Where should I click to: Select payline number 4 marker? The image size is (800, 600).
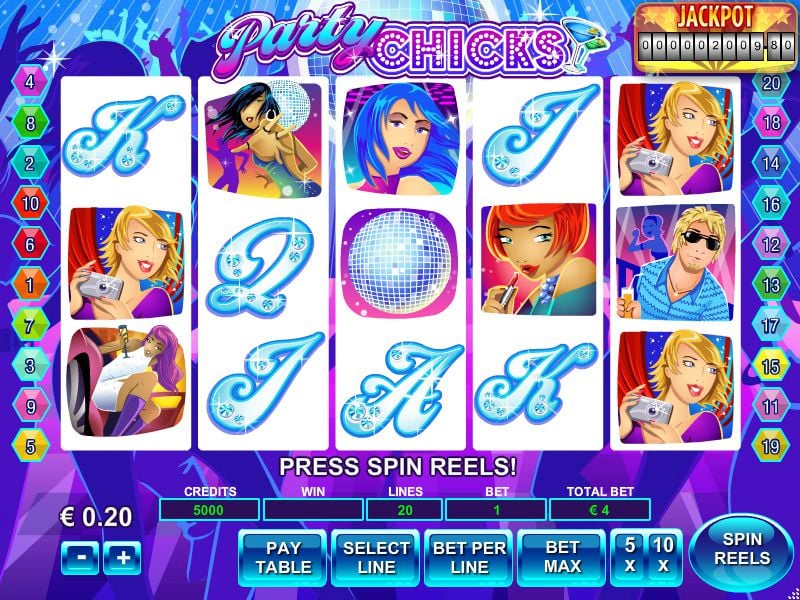point(30,83)
